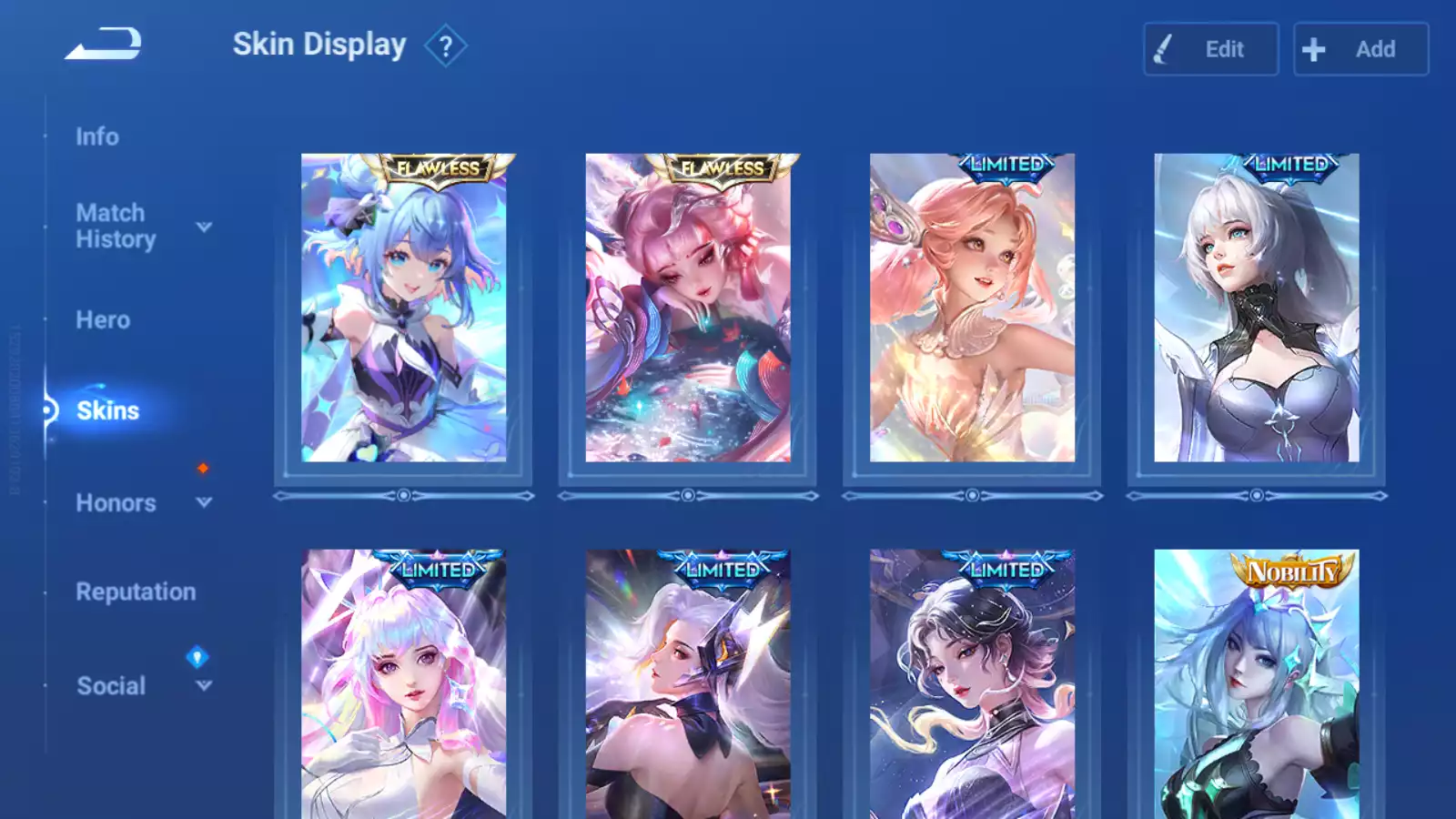
Task: Select the blue-haired Flawless skin card
Action: click(x=403, y=308)
